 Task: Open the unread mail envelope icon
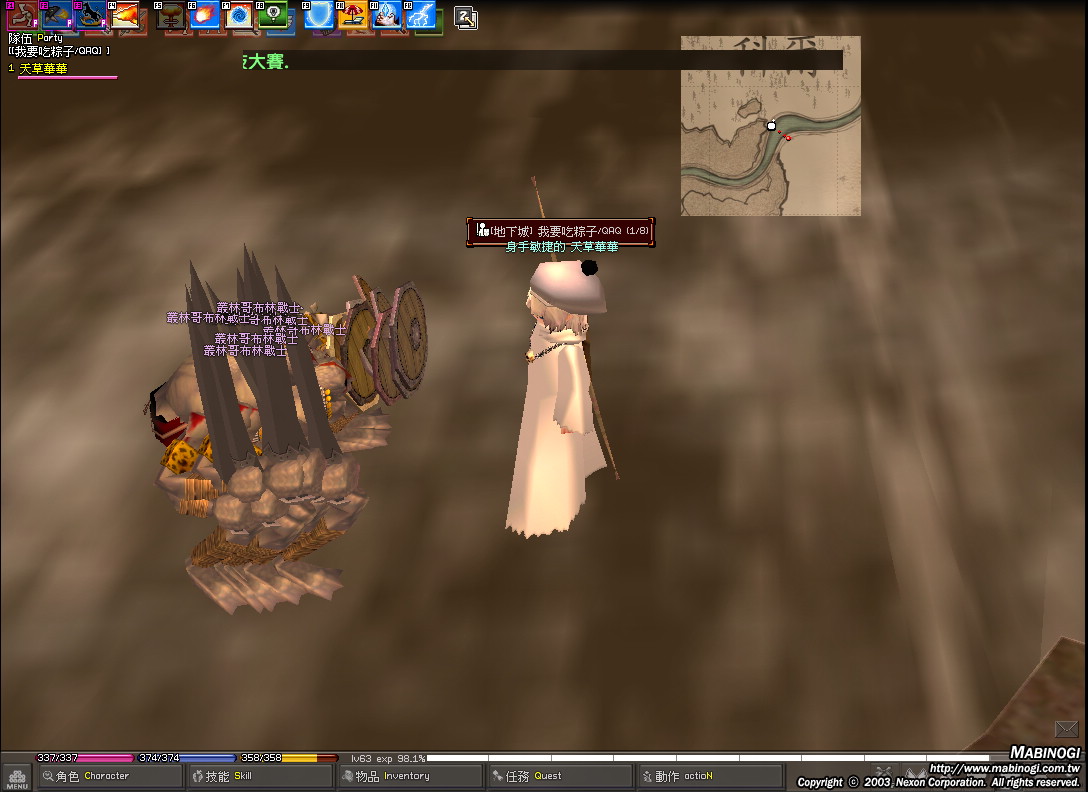coord(1066,729)
